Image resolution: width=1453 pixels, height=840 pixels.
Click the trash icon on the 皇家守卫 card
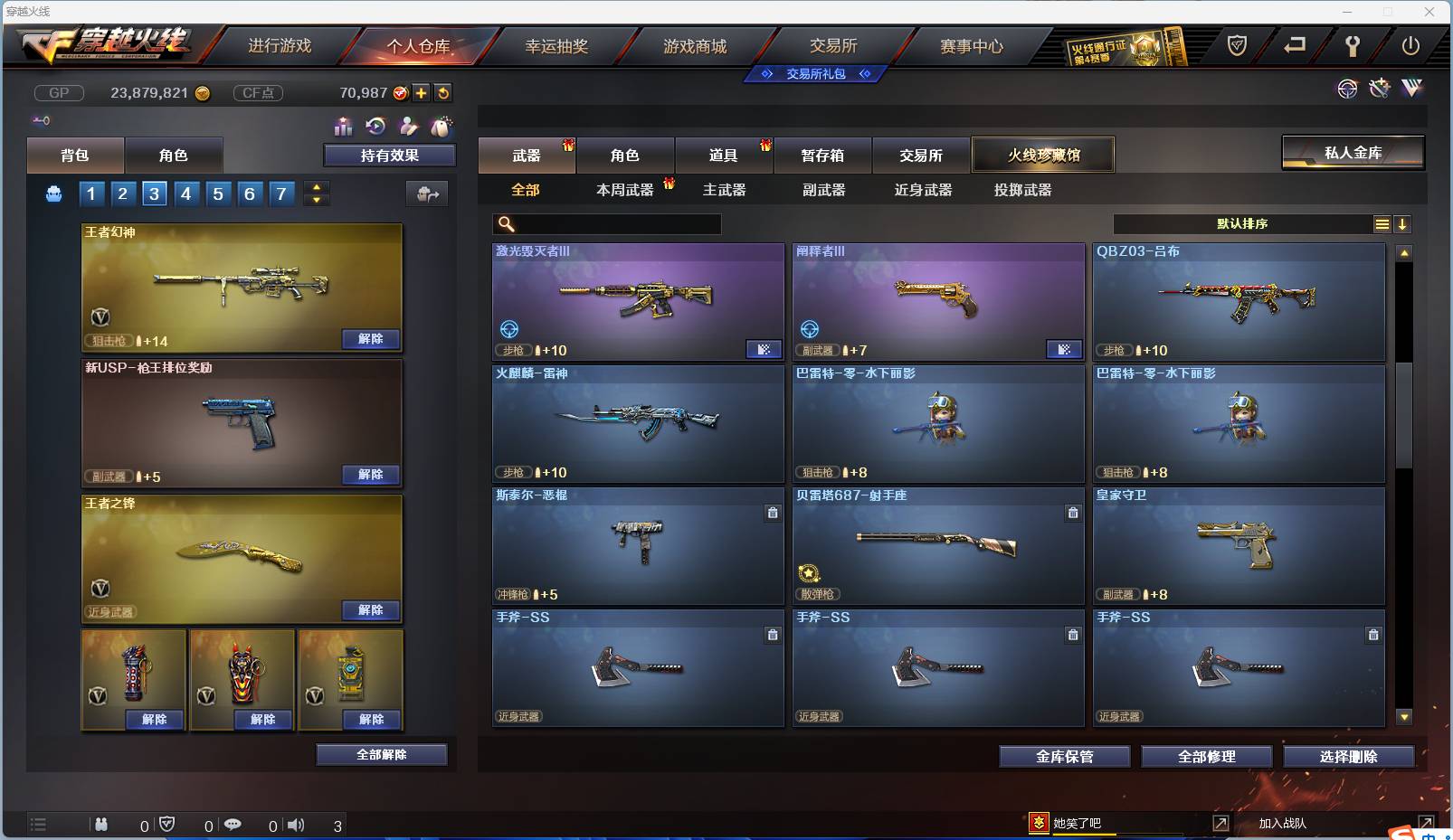tap(1373, 513)
